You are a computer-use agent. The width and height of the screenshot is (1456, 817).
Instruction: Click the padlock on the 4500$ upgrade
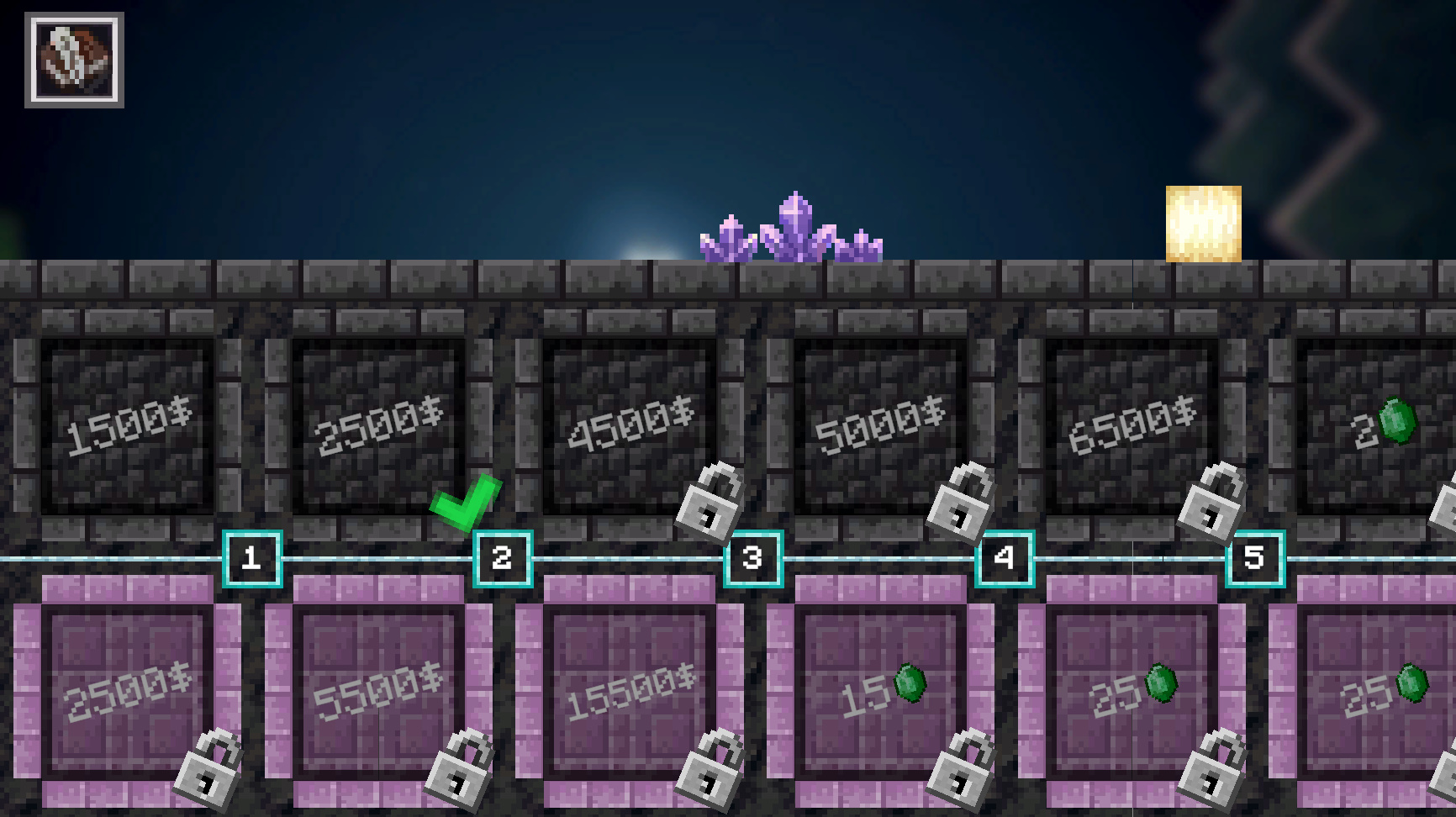click(x=709, y=502)
